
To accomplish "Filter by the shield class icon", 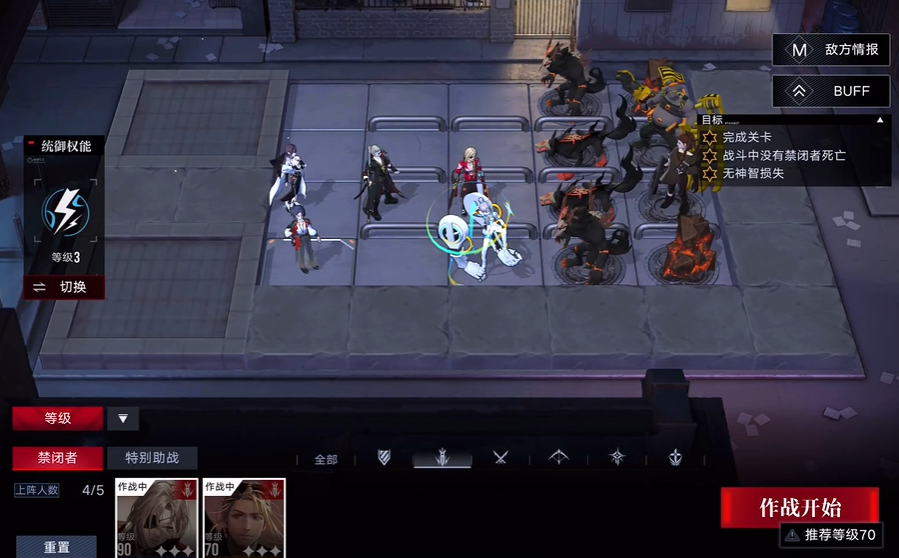I will point(384,458).
